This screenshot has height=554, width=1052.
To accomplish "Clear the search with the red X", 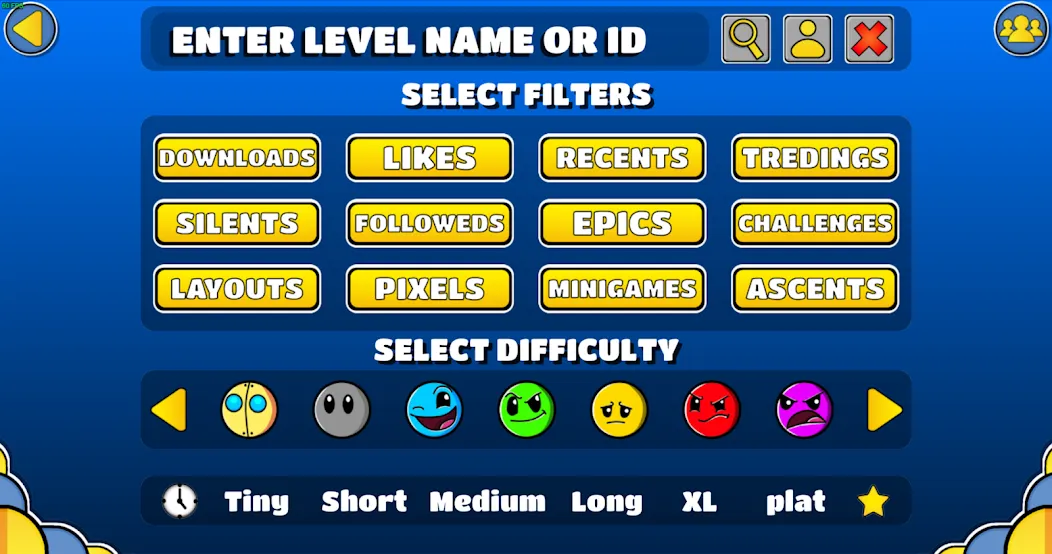I will point(869,39).
